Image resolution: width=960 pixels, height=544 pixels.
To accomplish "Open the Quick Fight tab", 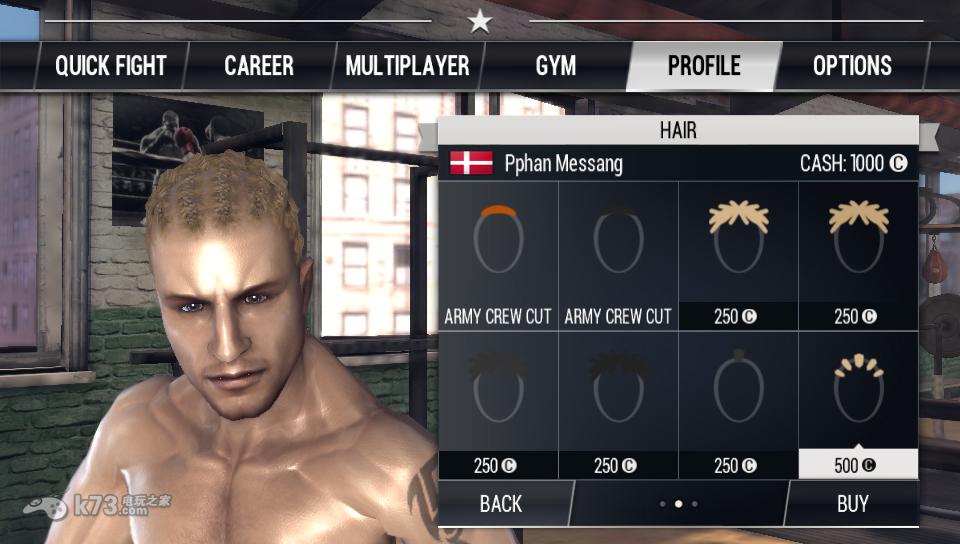I will [110, 66].
